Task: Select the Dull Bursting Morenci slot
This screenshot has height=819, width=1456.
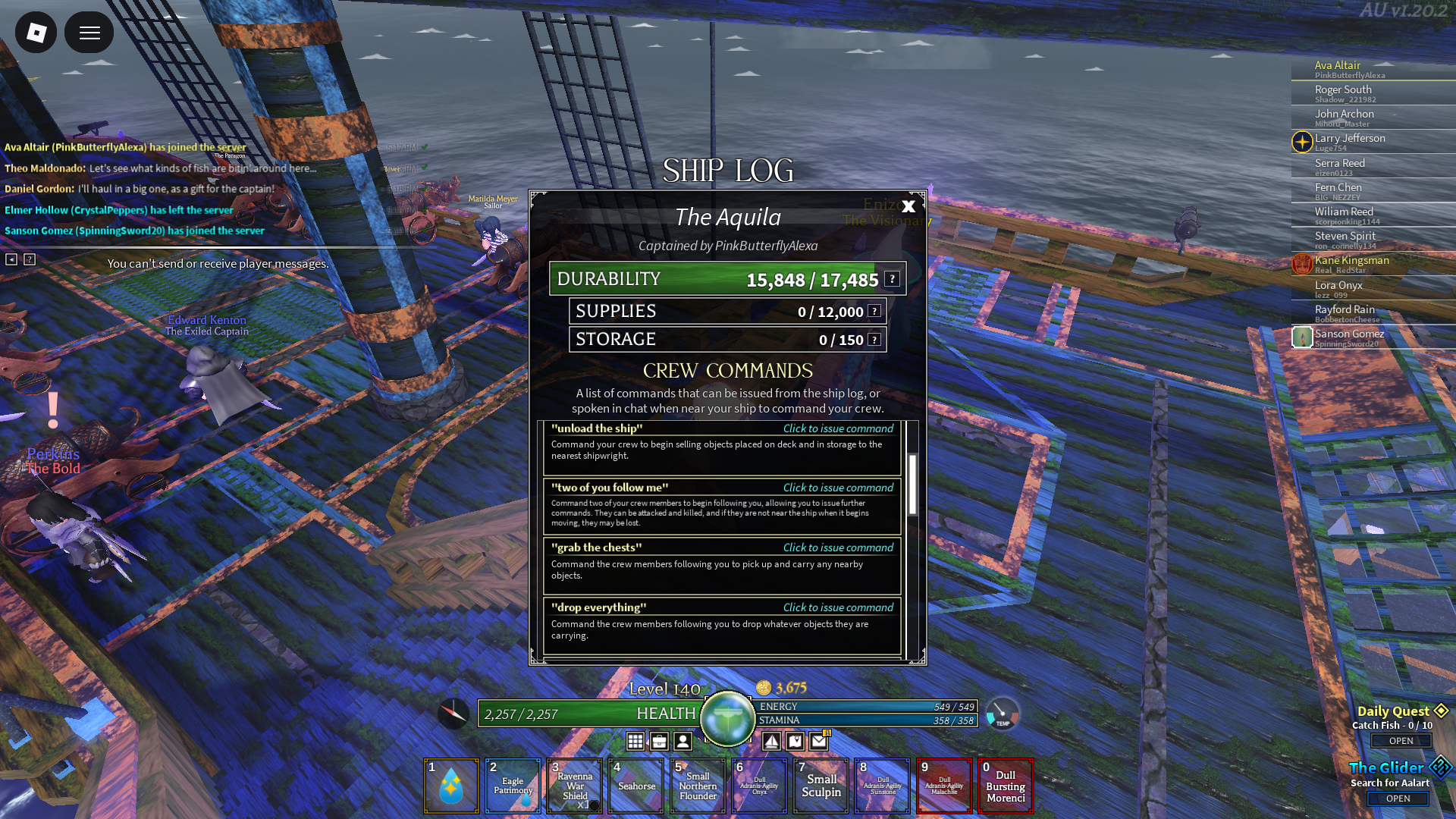Action: click(1006, 786)
